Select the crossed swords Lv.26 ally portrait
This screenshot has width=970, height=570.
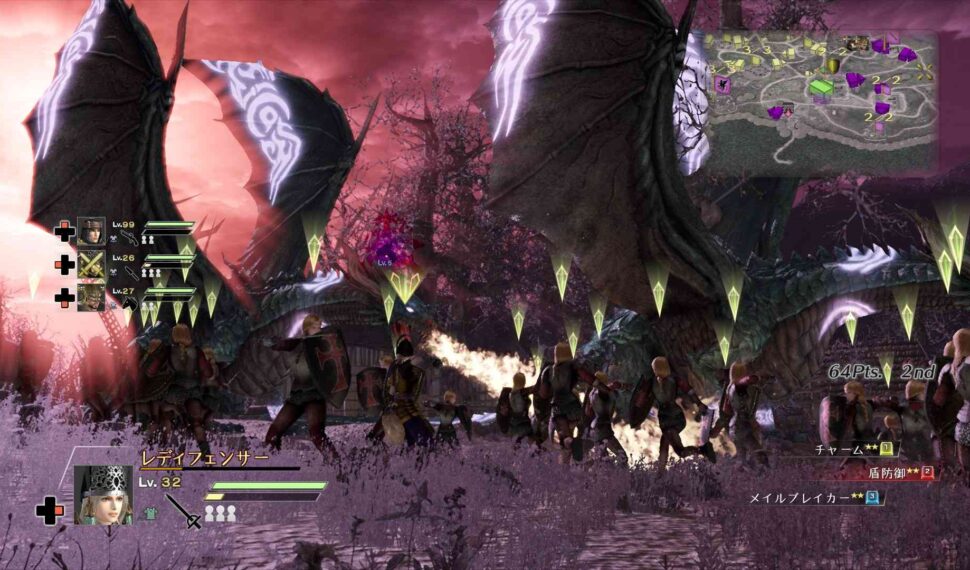[91, 264]
